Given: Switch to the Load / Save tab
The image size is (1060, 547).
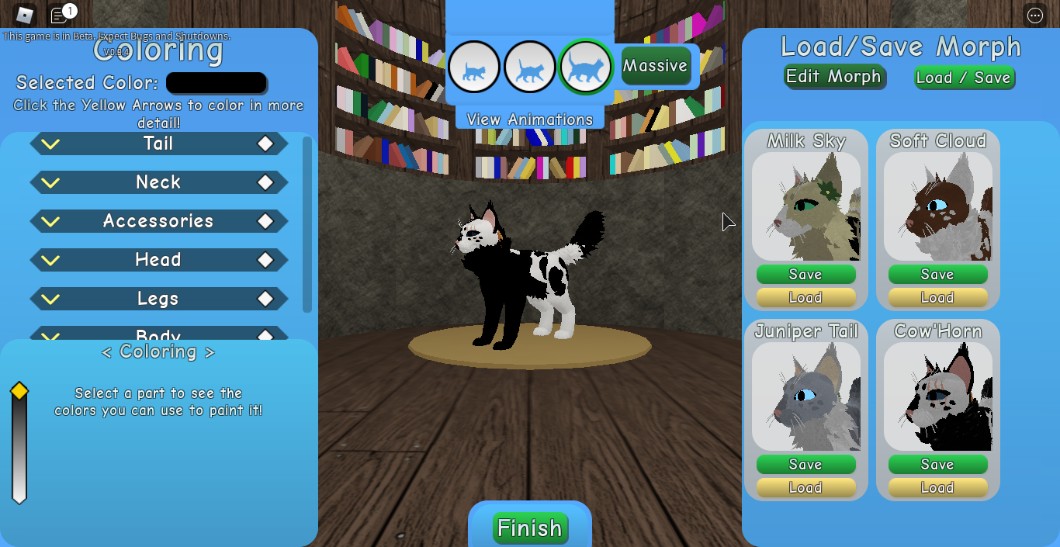Looking at the screenshot, I should pyautogui.click(x=963, y=78).
